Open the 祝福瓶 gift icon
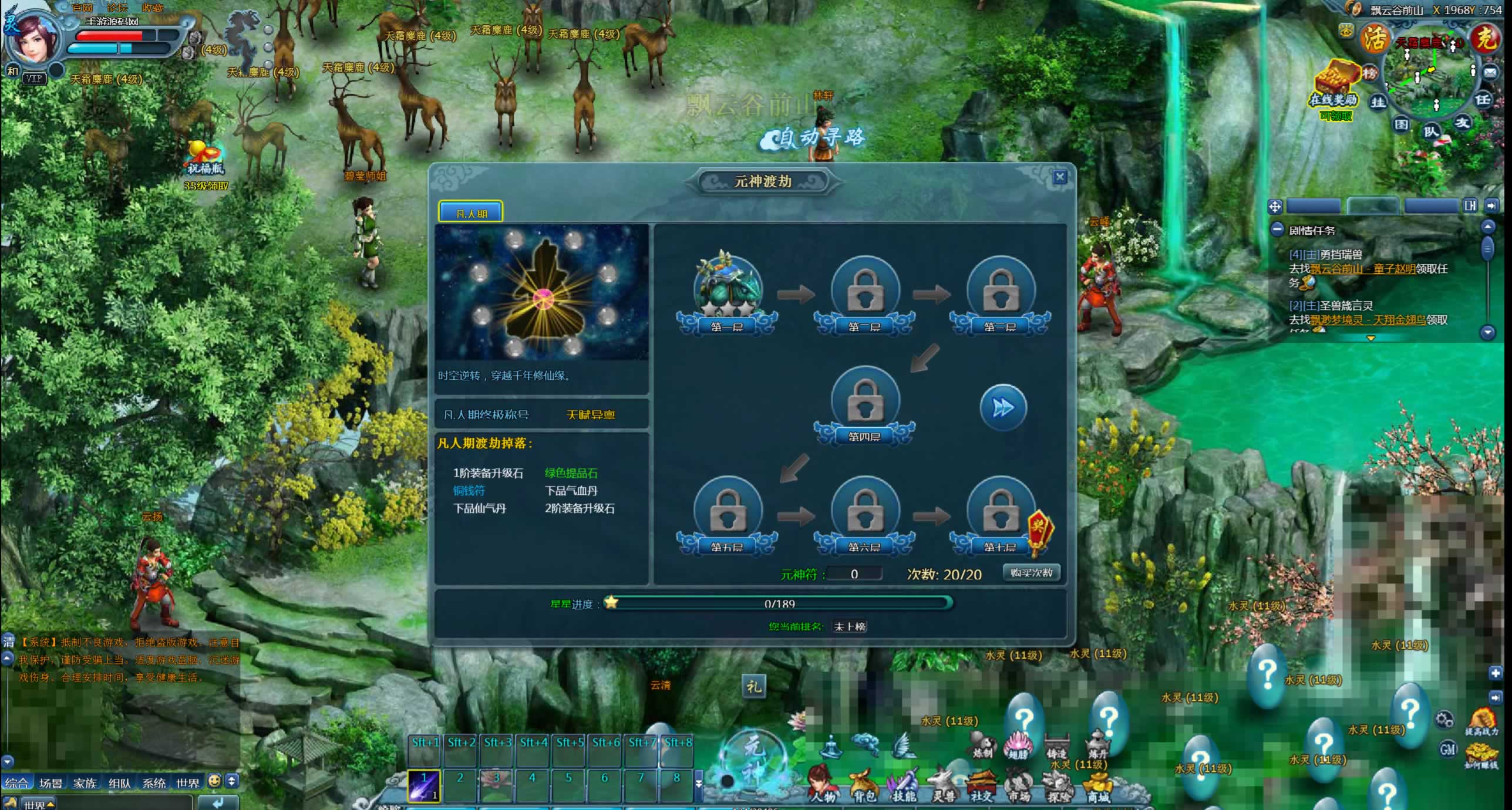 click(205, 157)
